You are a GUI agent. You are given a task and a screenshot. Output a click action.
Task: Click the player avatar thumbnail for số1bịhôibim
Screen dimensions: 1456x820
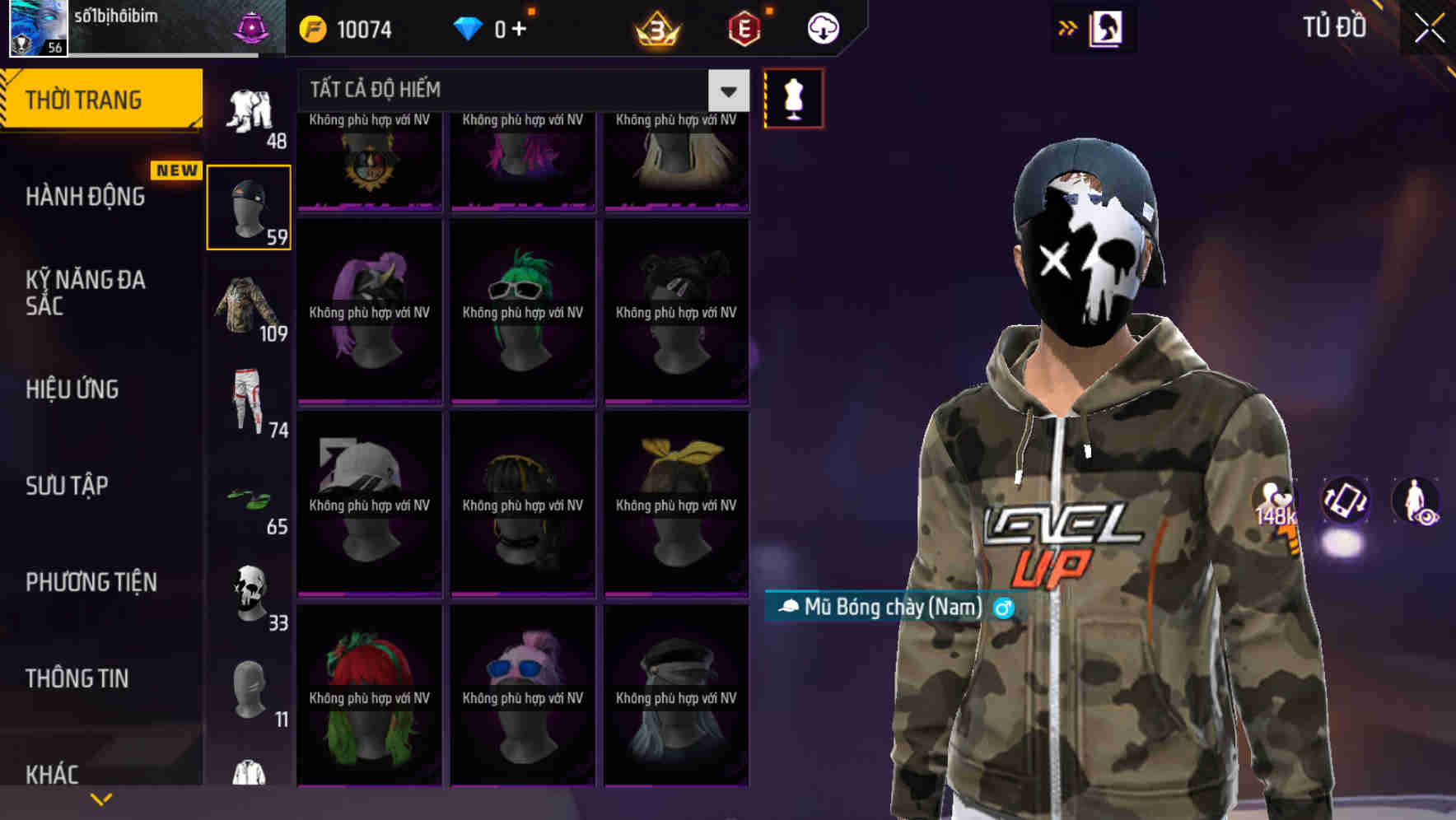pos(37,27)
